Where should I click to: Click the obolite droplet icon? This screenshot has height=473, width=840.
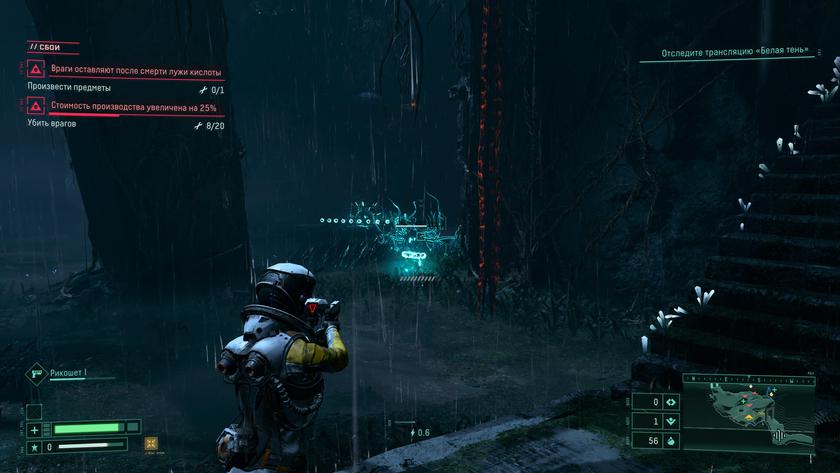tap(671, 440)
